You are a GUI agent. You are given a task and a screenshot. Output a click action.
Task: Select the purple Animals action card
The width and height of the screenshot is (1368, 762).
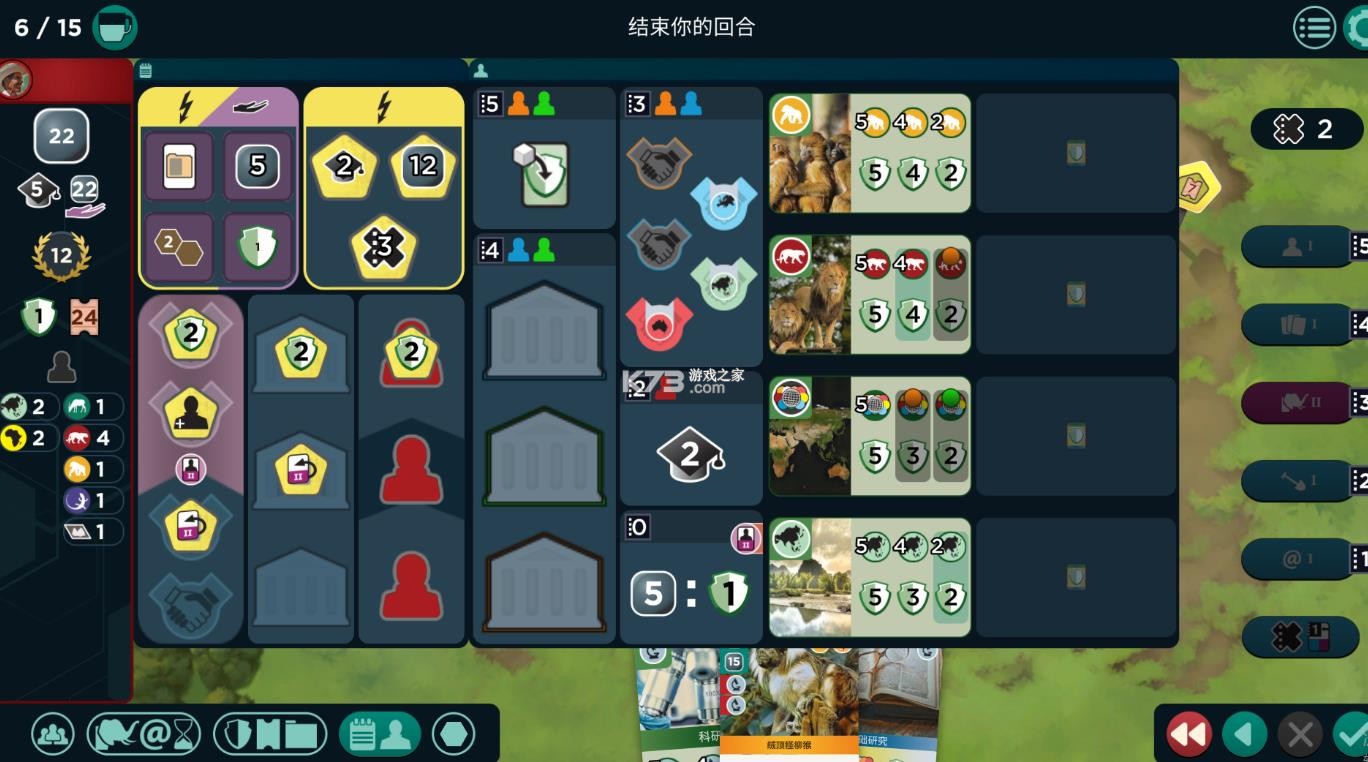click(x=1297, y=402)
